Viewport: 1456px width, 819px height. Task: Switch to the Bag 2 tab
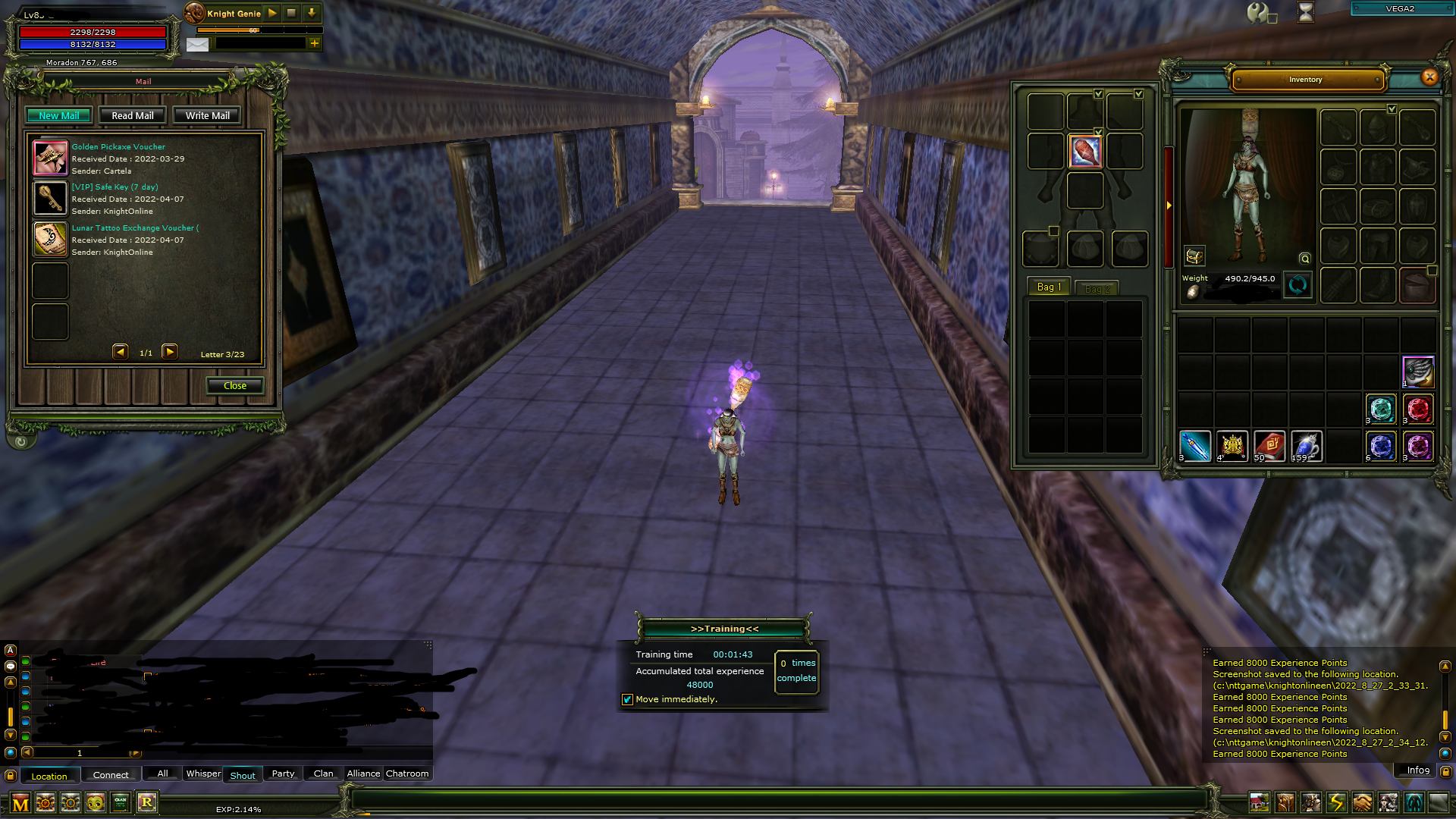[x=1097, y=288]
